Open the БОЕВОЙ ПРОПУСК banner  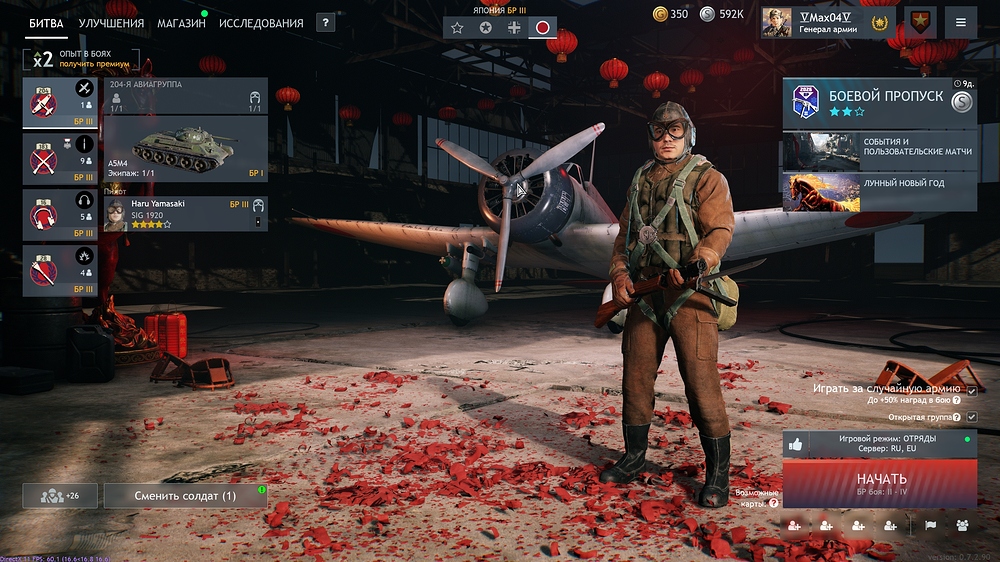[879, 103]
